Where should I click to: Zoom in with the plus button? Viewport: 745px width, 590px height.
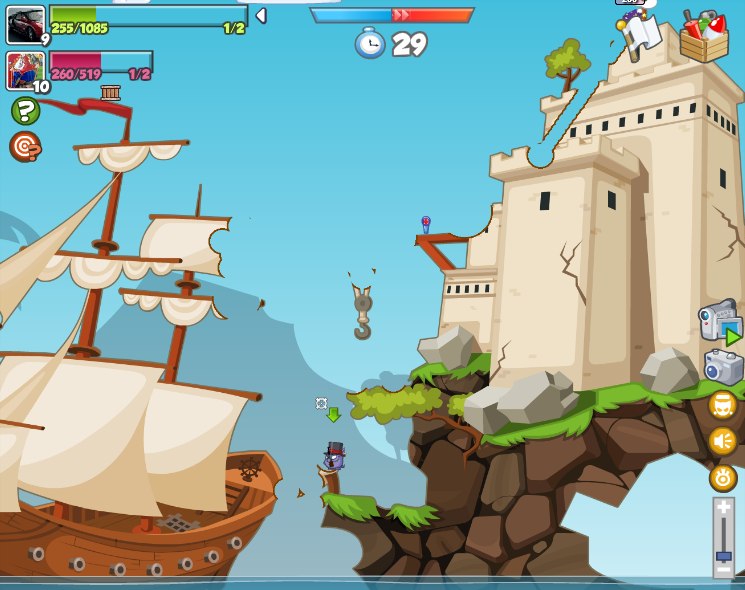[x=723, y=509]
